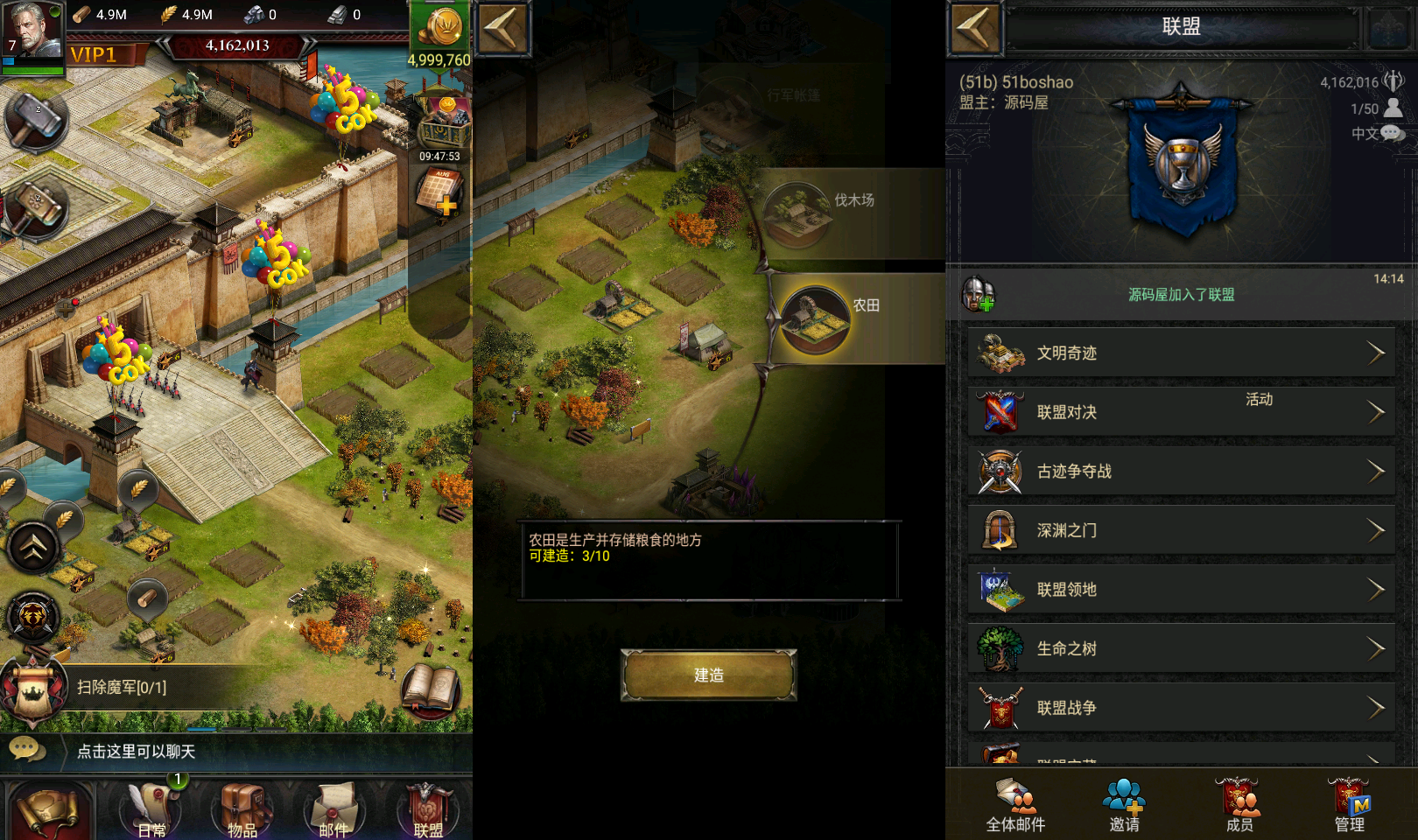Screen dimensions: 1418x840
Task: Open the treasure chest reward icon
Action: (x=443, y=118)
